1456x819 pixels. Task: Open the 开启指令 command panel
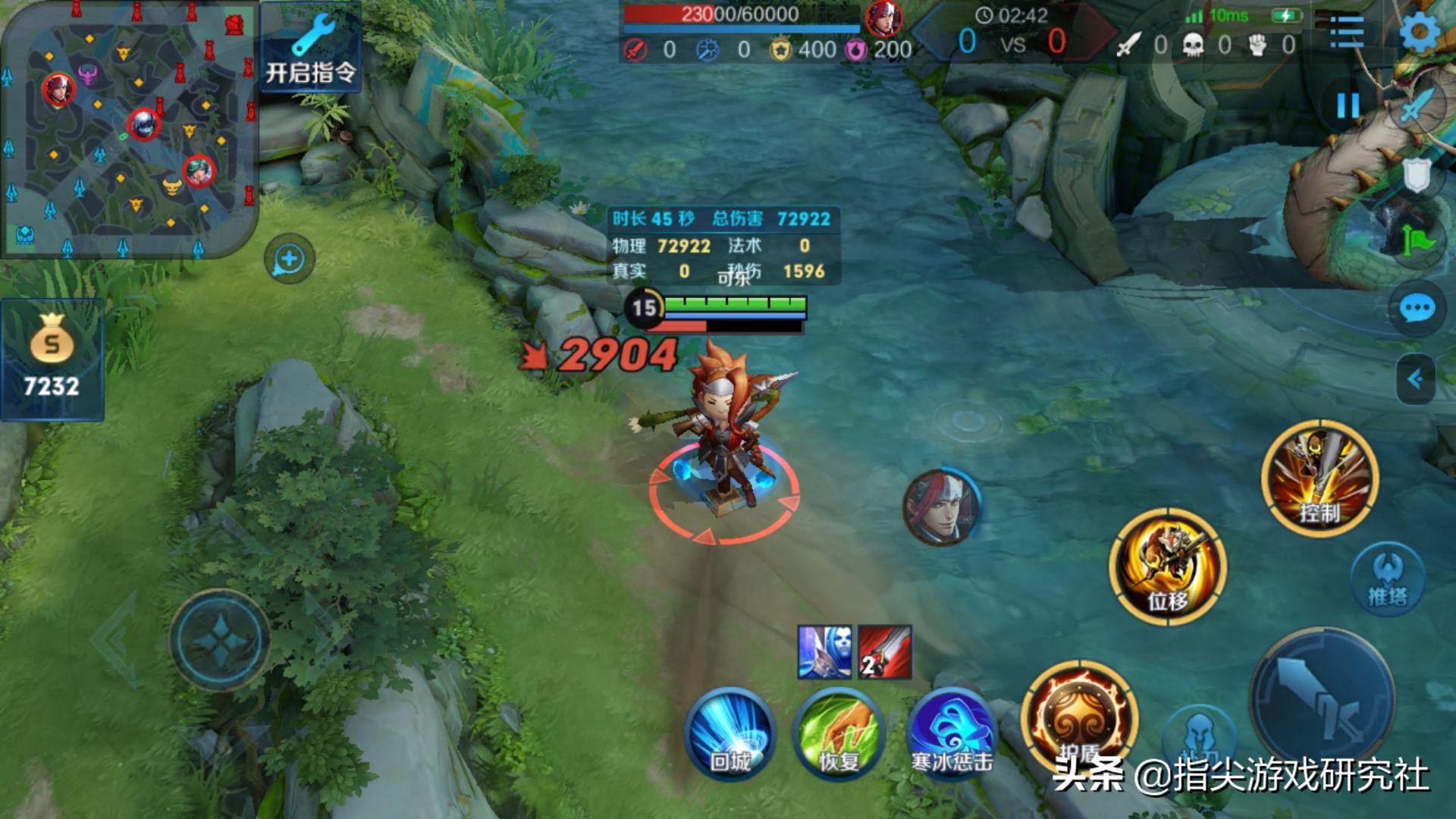coord(310,50)
